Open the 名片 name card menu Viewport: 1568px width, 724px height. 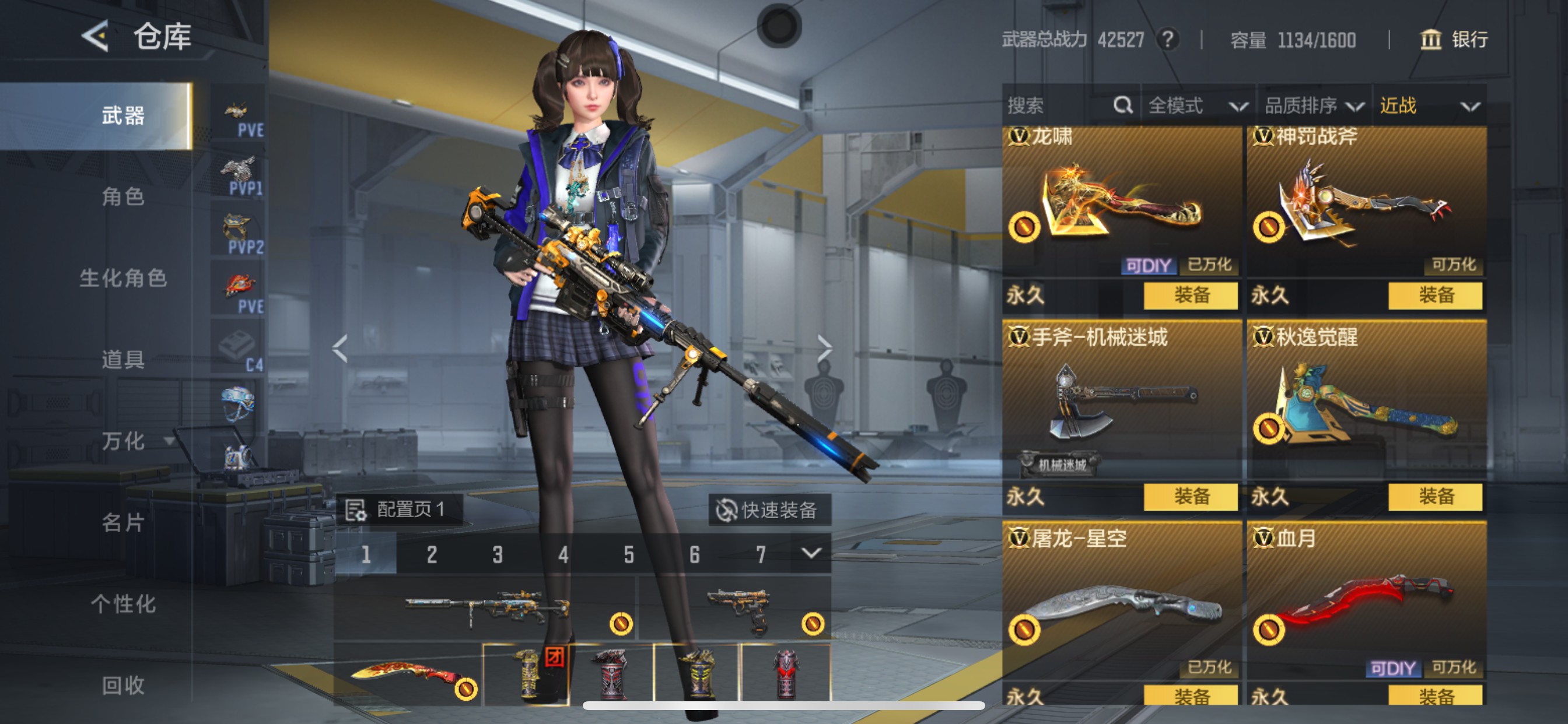pos(123,522)
